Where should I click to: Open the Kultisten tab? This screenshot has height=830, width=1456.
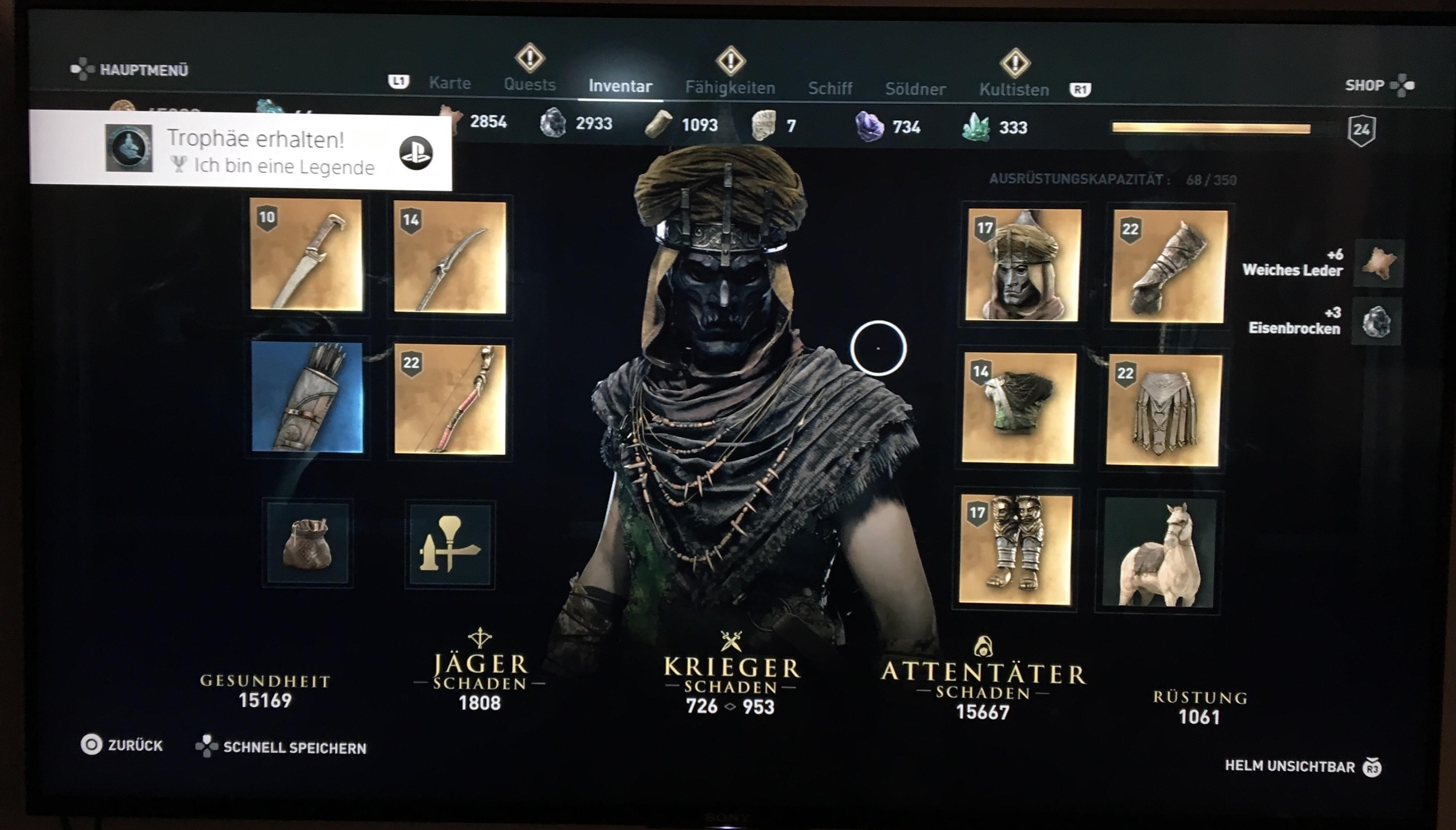(x=1013, y=90)
